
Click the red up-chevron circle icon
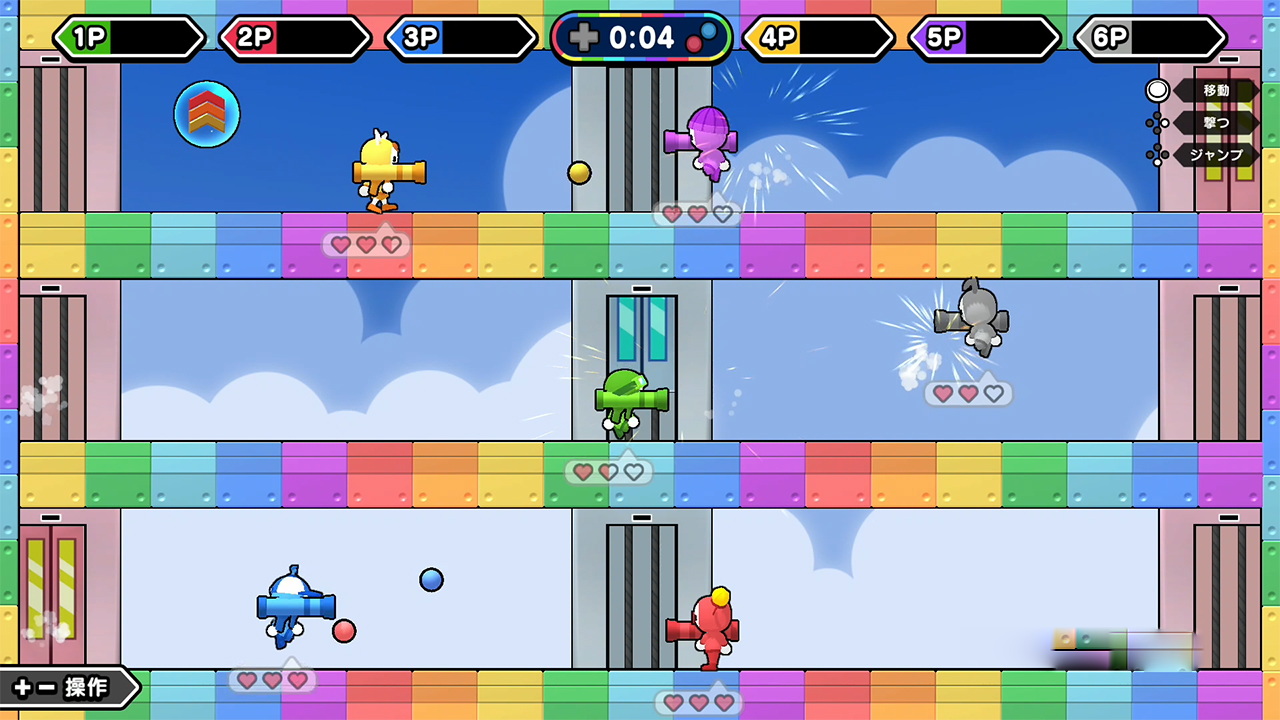[207, 114]
